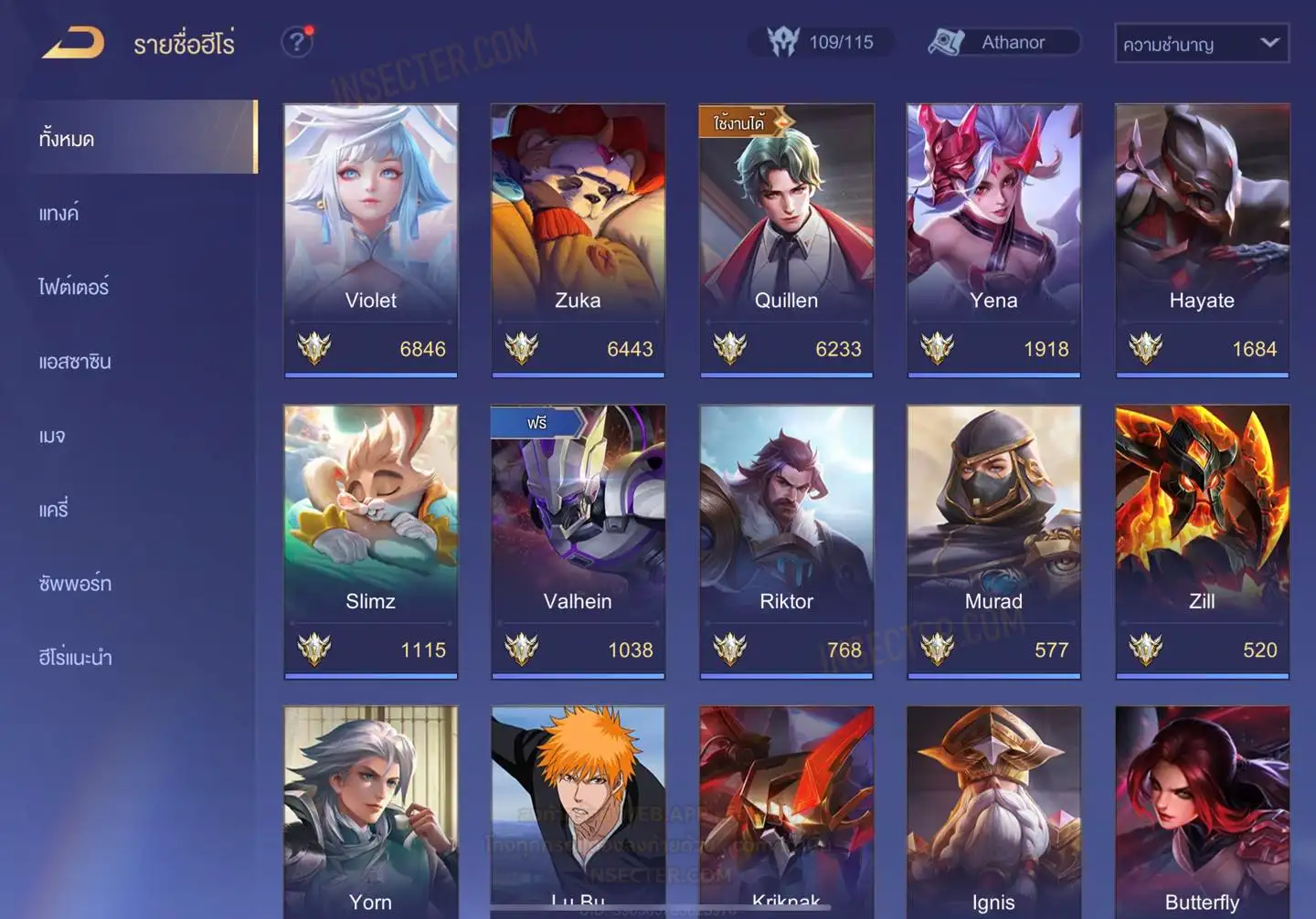This screenshot has width=1316, height=919.
Task: Open the question mark help icon
Action: 296,42
